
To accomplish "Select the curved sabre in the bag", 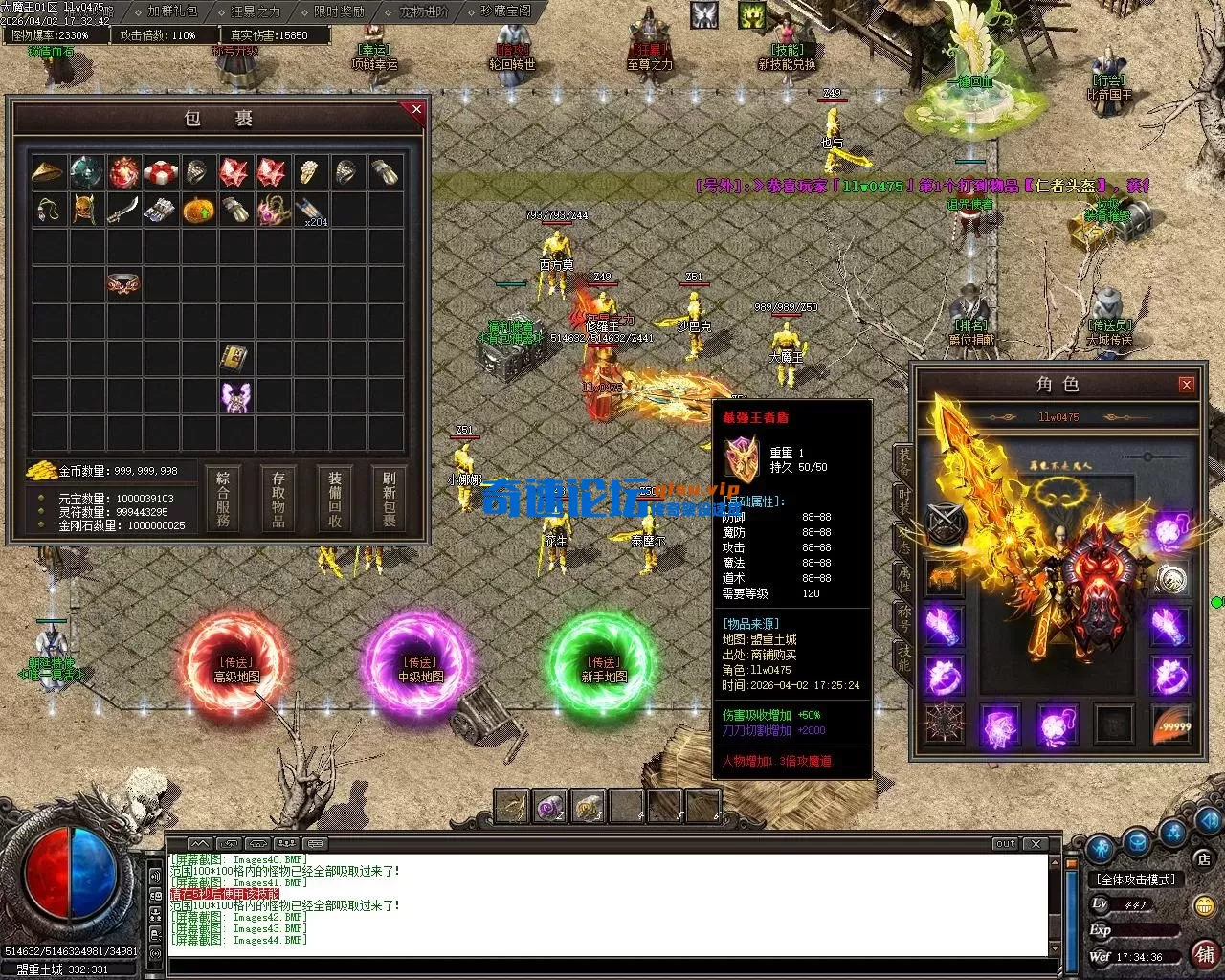I will coord(123,210).
